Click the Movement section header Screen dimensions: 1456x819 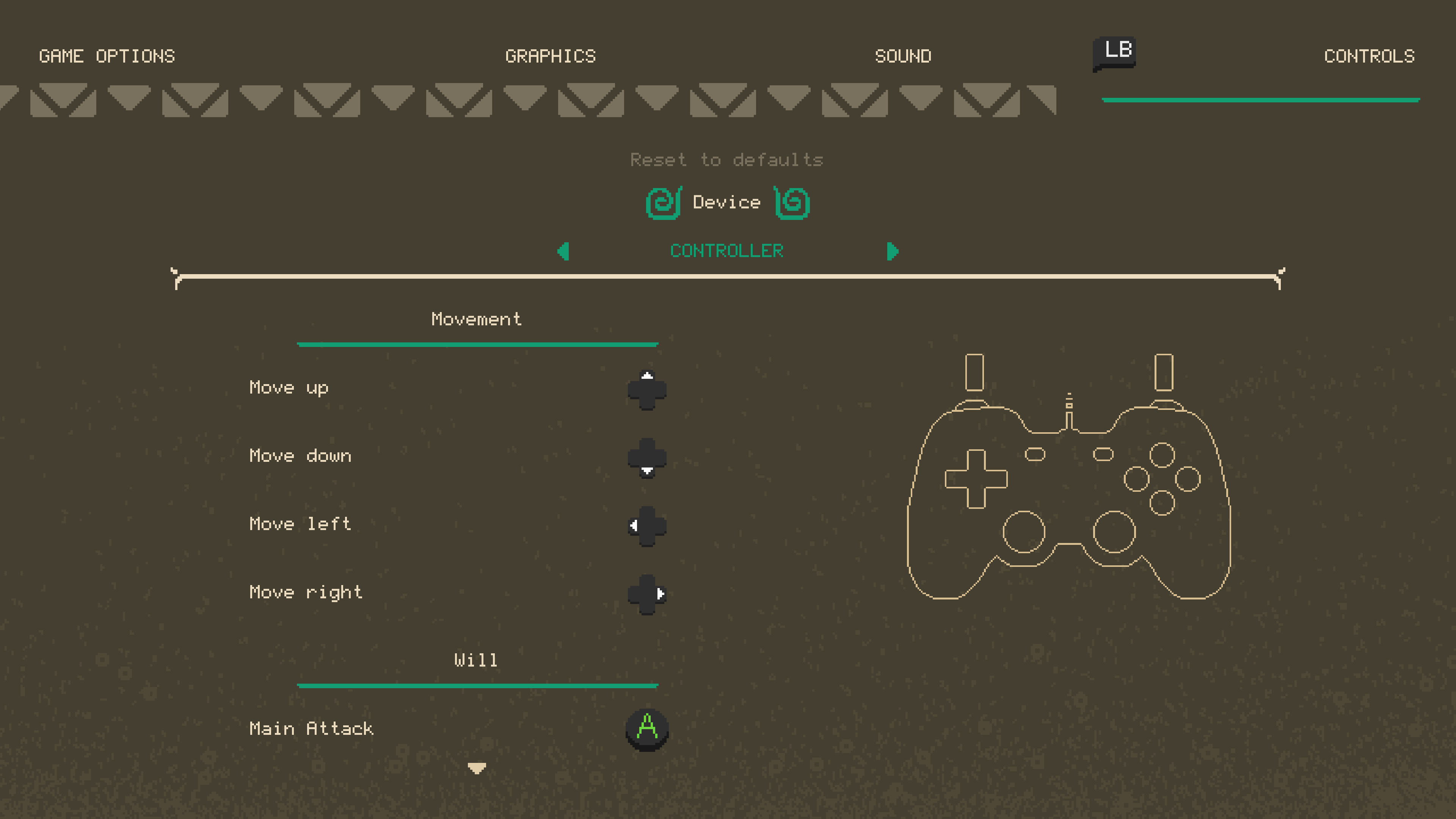coord(477,319)
